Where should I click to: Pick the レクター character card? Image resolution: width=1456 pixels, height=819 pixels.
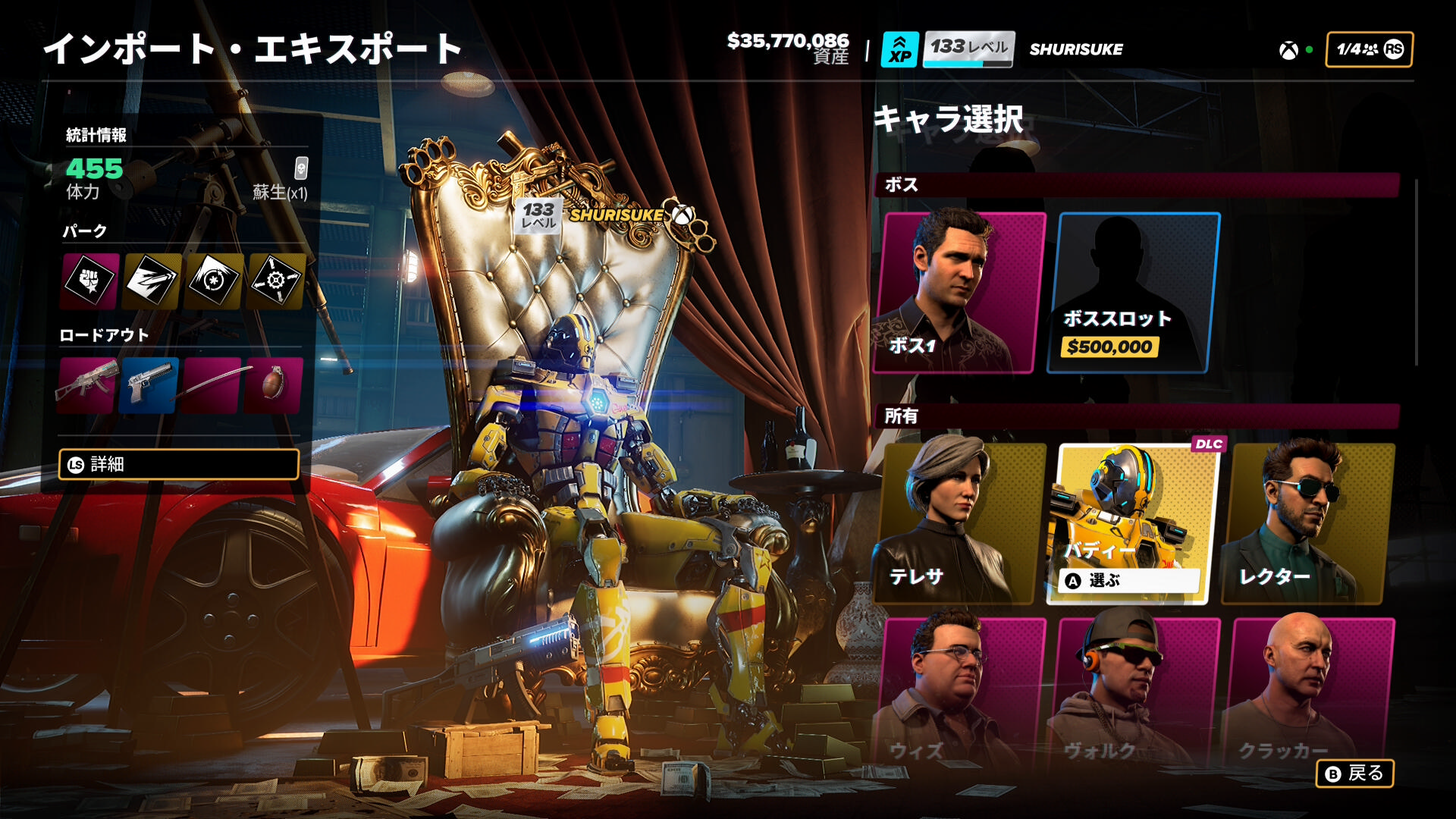[1307, 523]
